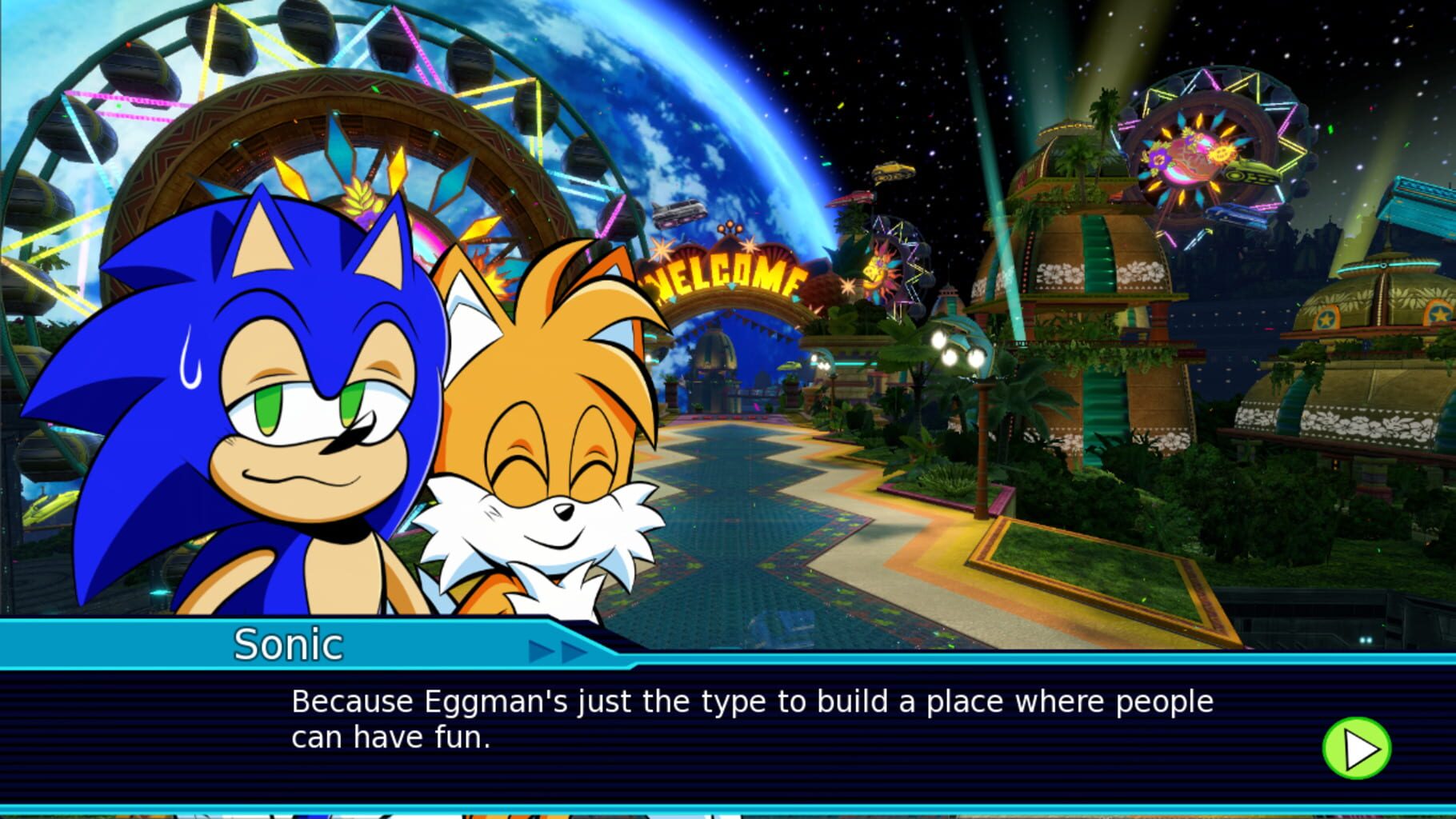
Task: Click the thumbnail strip at the bottom edge
Action: 728,814
